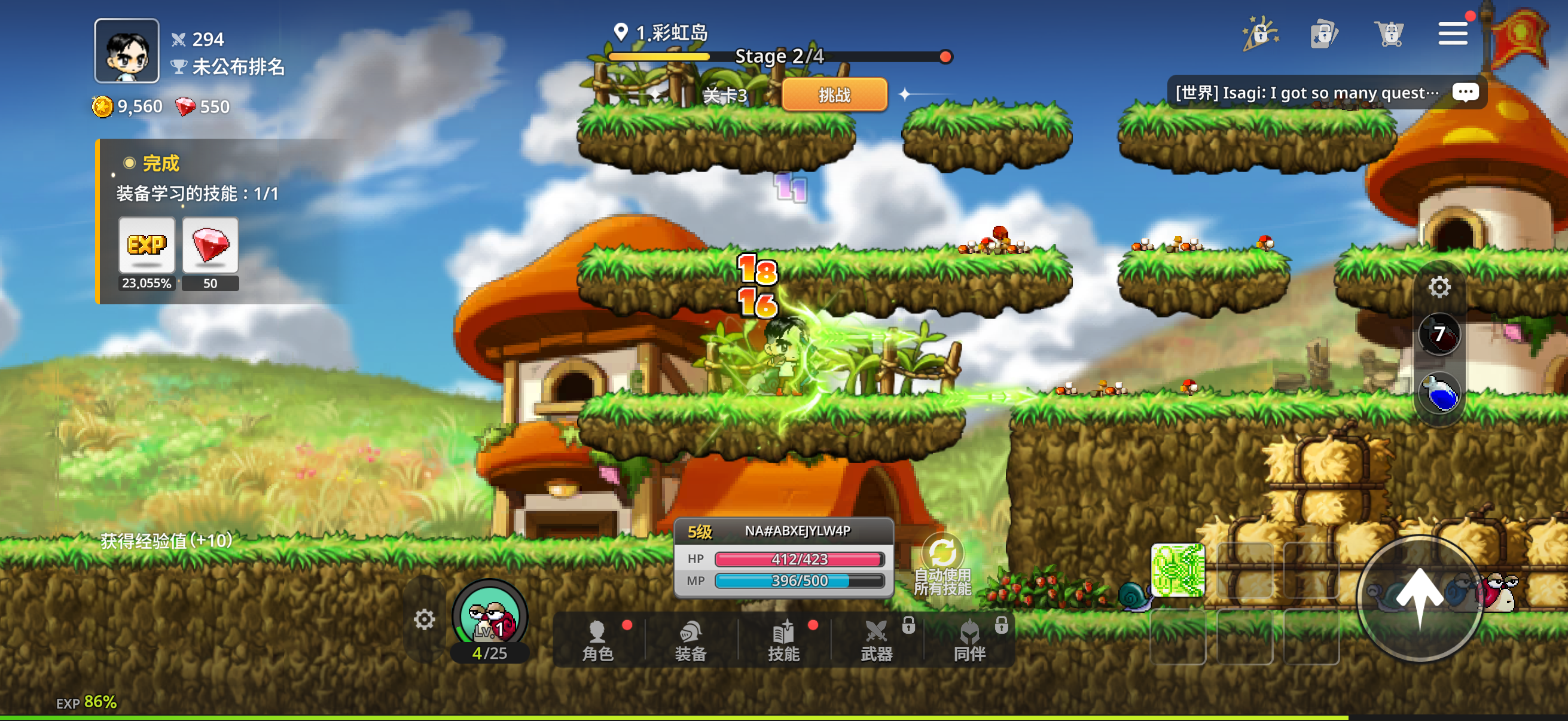Click the gear beside snail portrait
The width and height of the screenshot is (1568, 721).
pyautogui.click(x=424, y=620)
